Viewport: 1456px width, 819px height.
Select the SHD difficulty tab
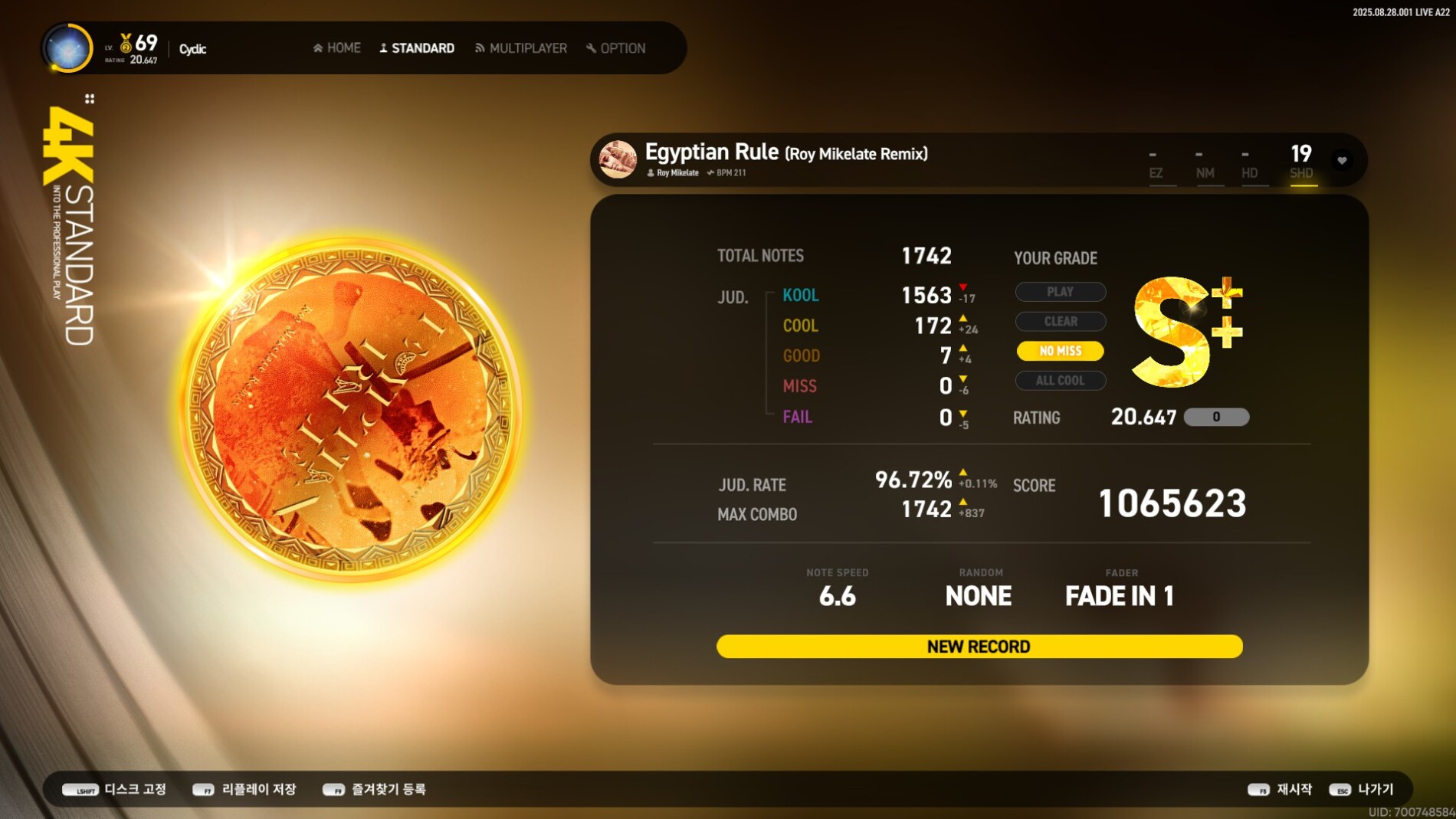click(1301, 162)
